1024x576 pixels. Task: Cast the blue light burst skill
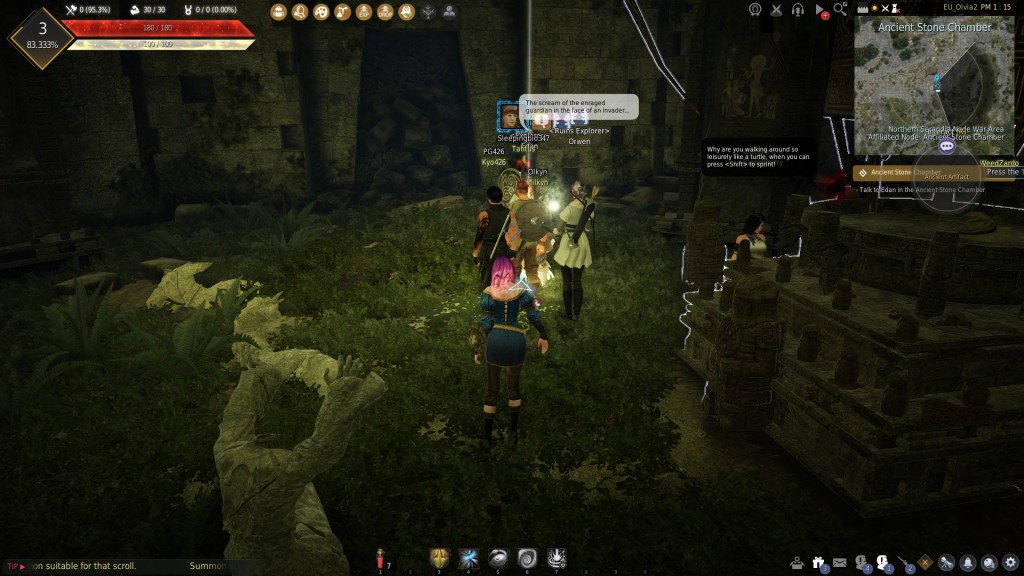(x=468, y=558)
